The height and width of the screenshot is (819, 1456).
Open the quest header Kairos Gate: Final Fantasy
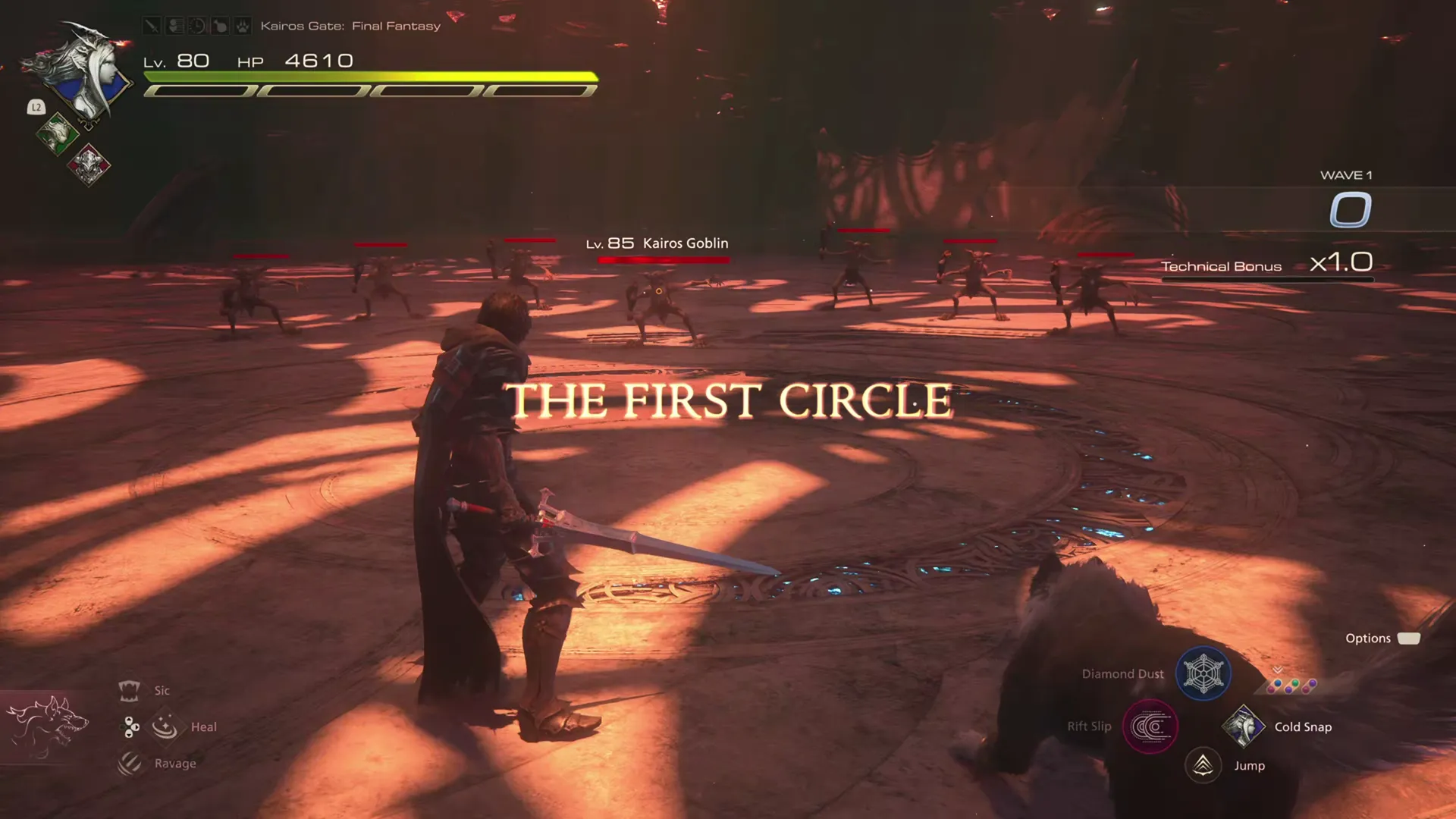350,25
